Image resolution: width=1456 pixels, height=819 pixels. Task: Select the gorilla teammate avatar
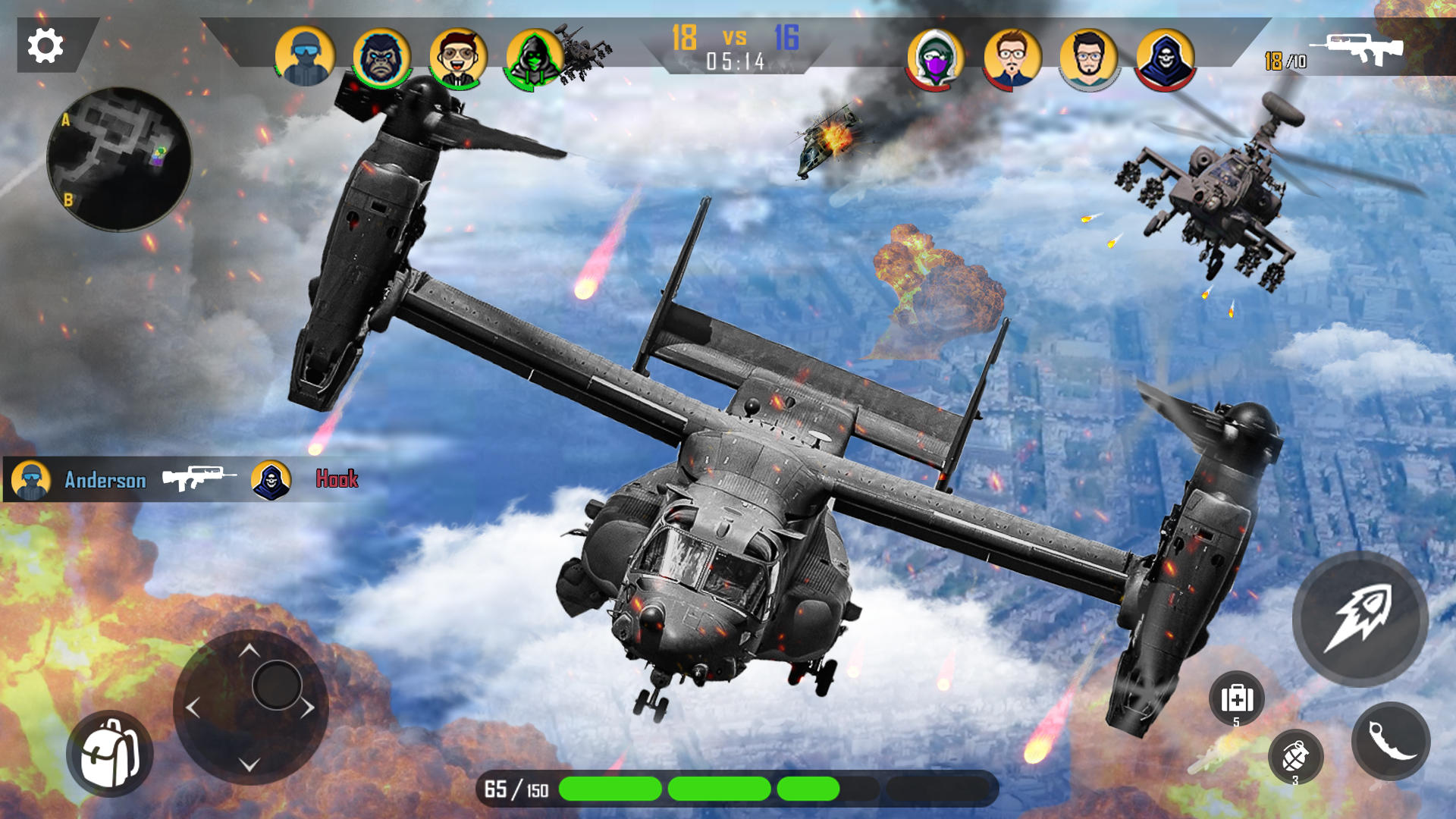tap(383, 52)
